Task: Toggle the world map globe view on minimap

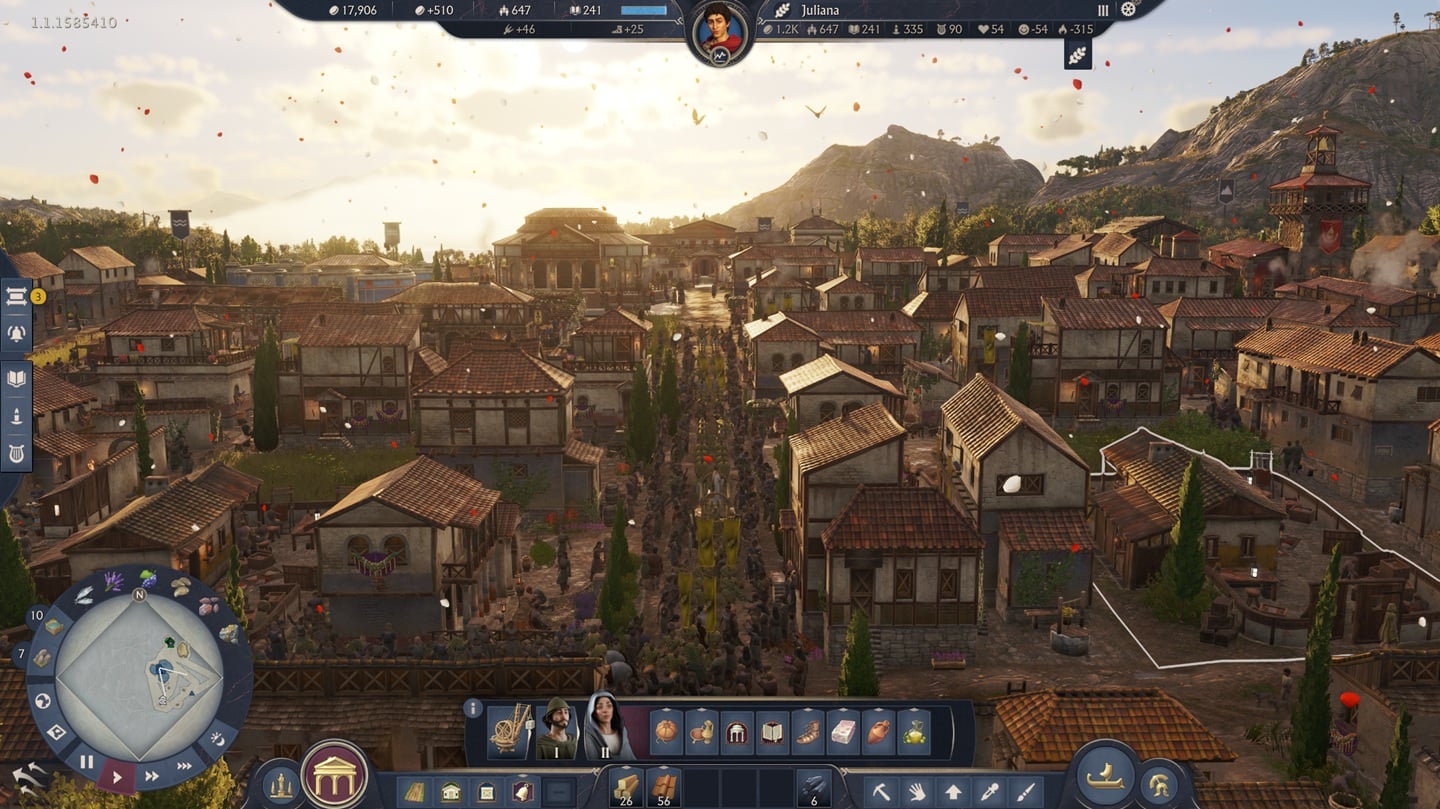Action: [x=42, y=700]
